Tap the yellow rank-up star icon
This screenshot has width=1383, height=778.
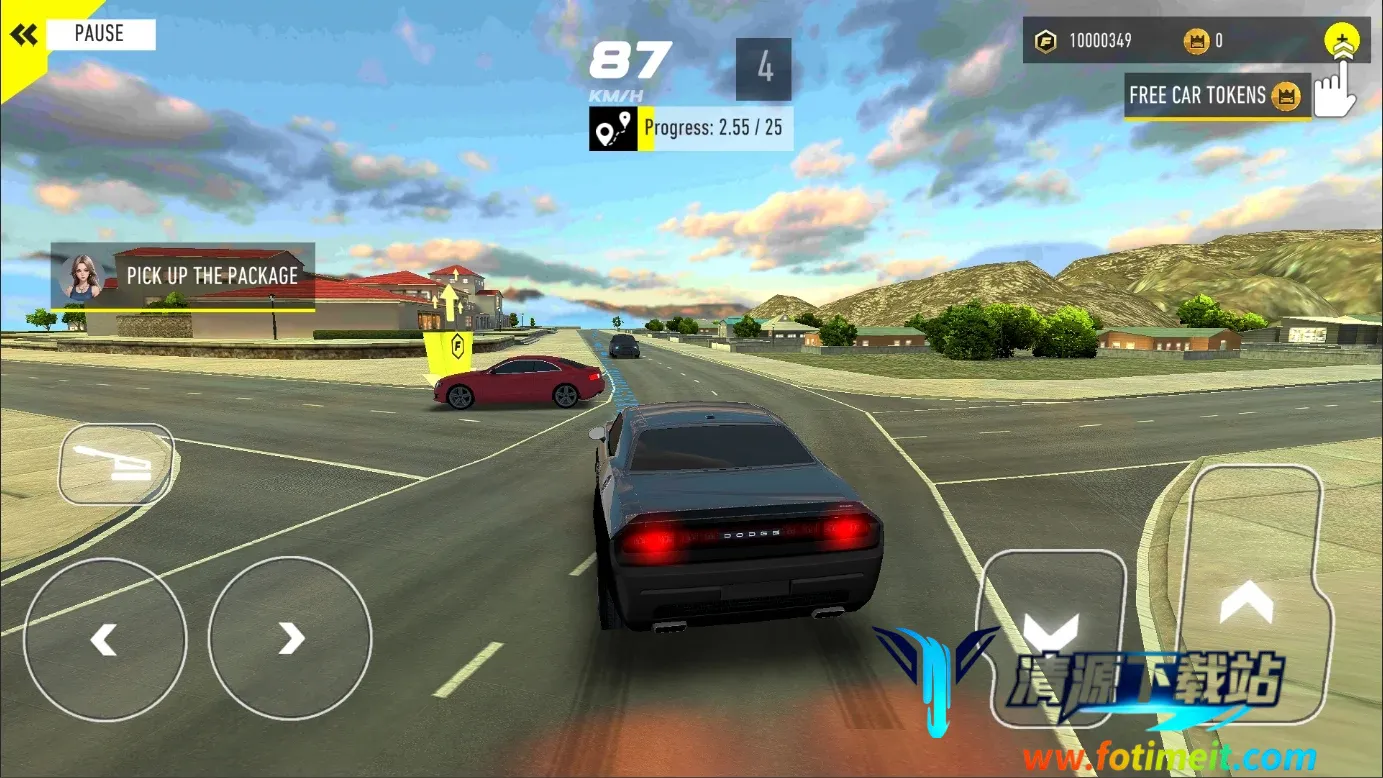[1341, 42]
